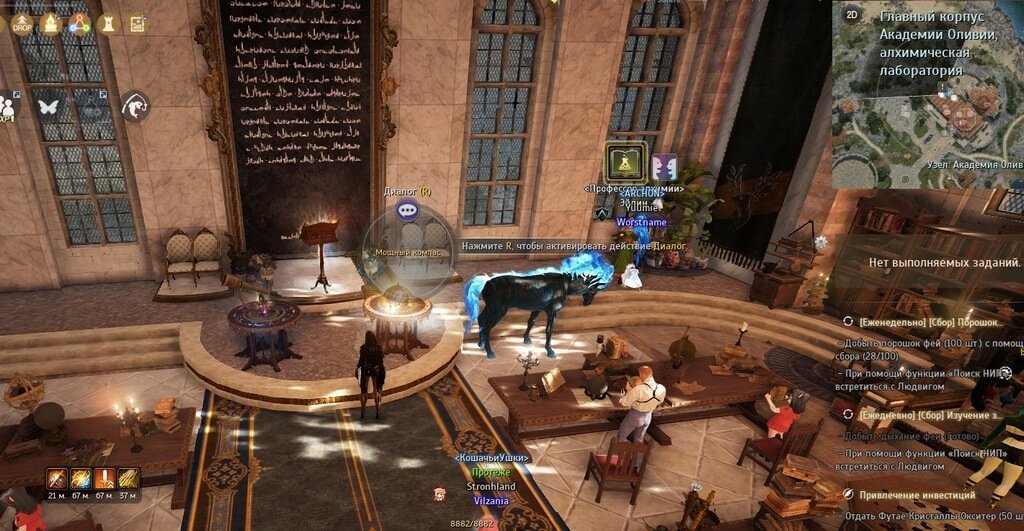This screenshot has width=1024, height=531.
Task: Select the weekly Порошок фей gathering quest
Action: (x=926, y=322)
